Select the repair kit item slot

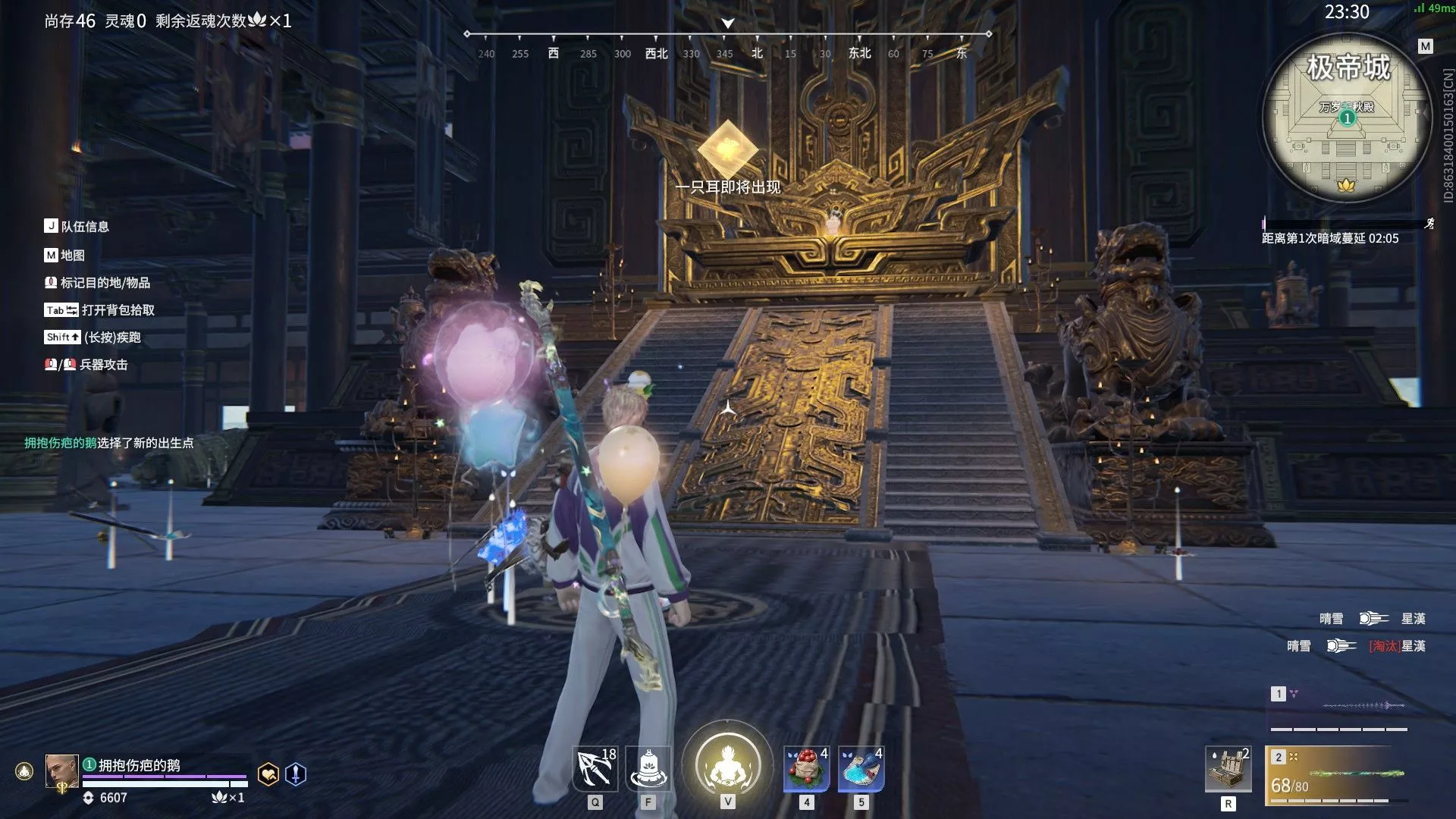[x=1228, y=769]
